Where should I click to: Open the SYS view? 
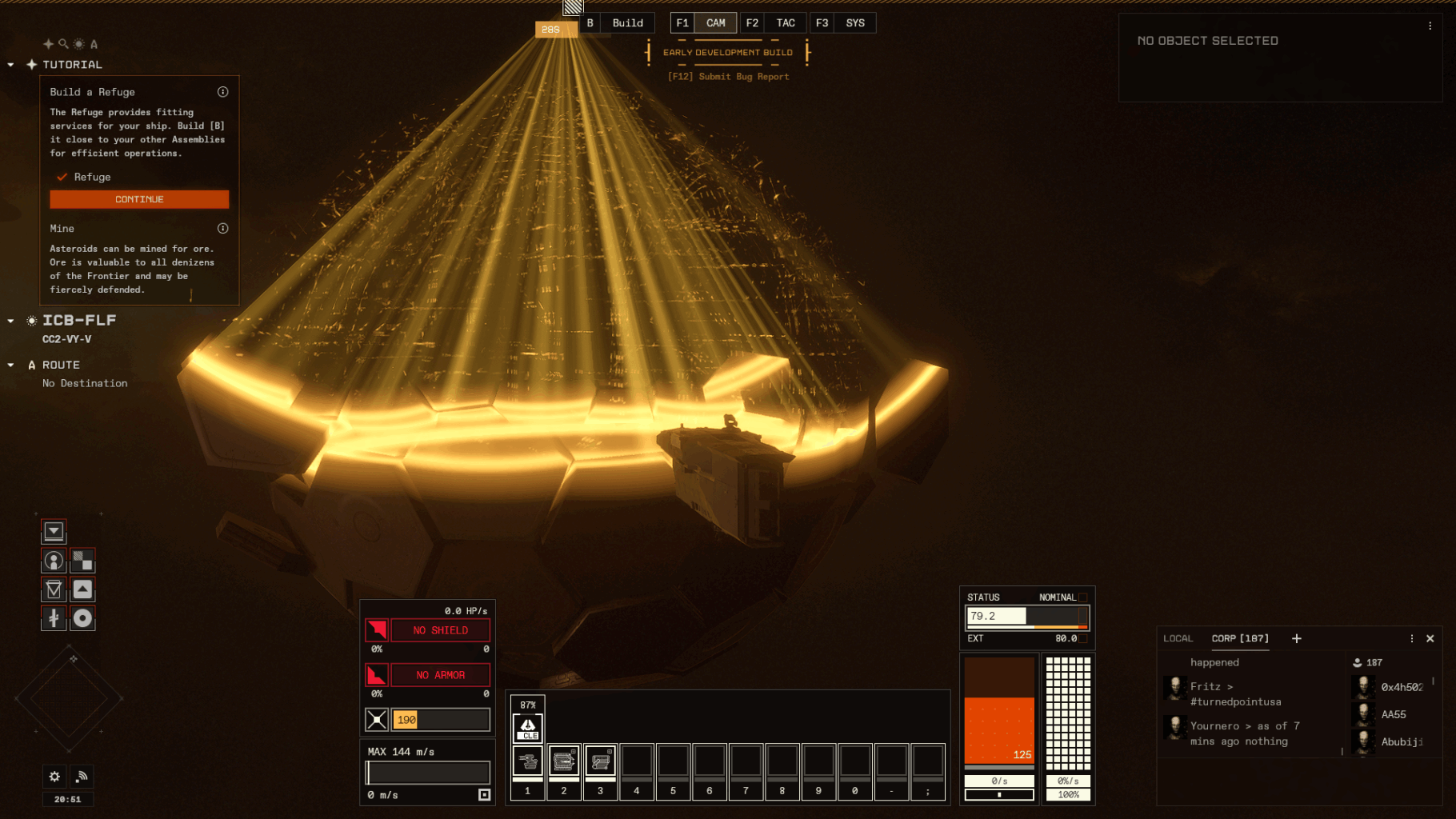coord(854,23)
